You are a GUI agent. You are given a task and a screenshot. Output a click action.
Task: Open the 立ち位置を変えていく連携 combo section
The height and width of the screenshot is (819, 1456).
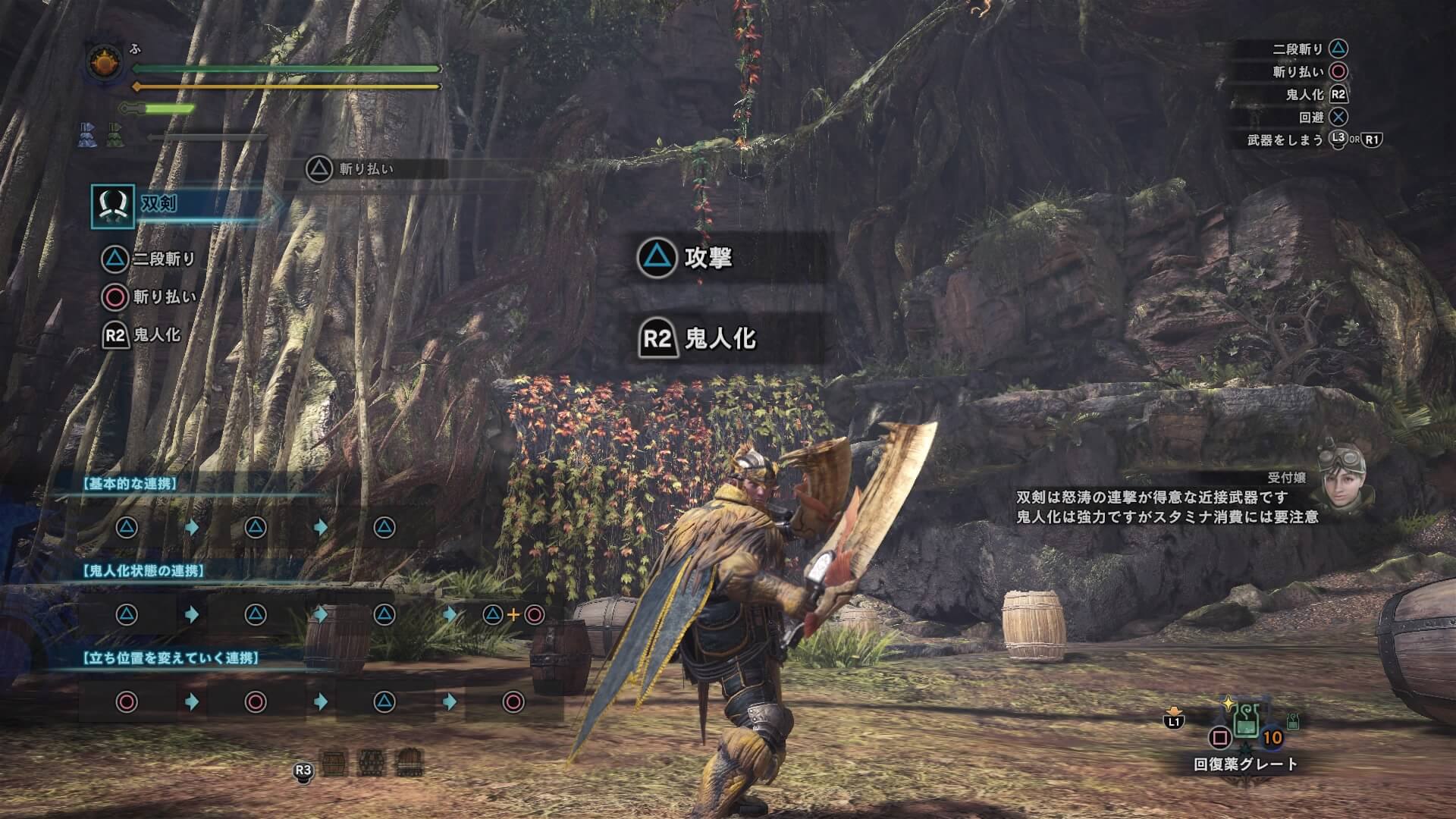171,657
